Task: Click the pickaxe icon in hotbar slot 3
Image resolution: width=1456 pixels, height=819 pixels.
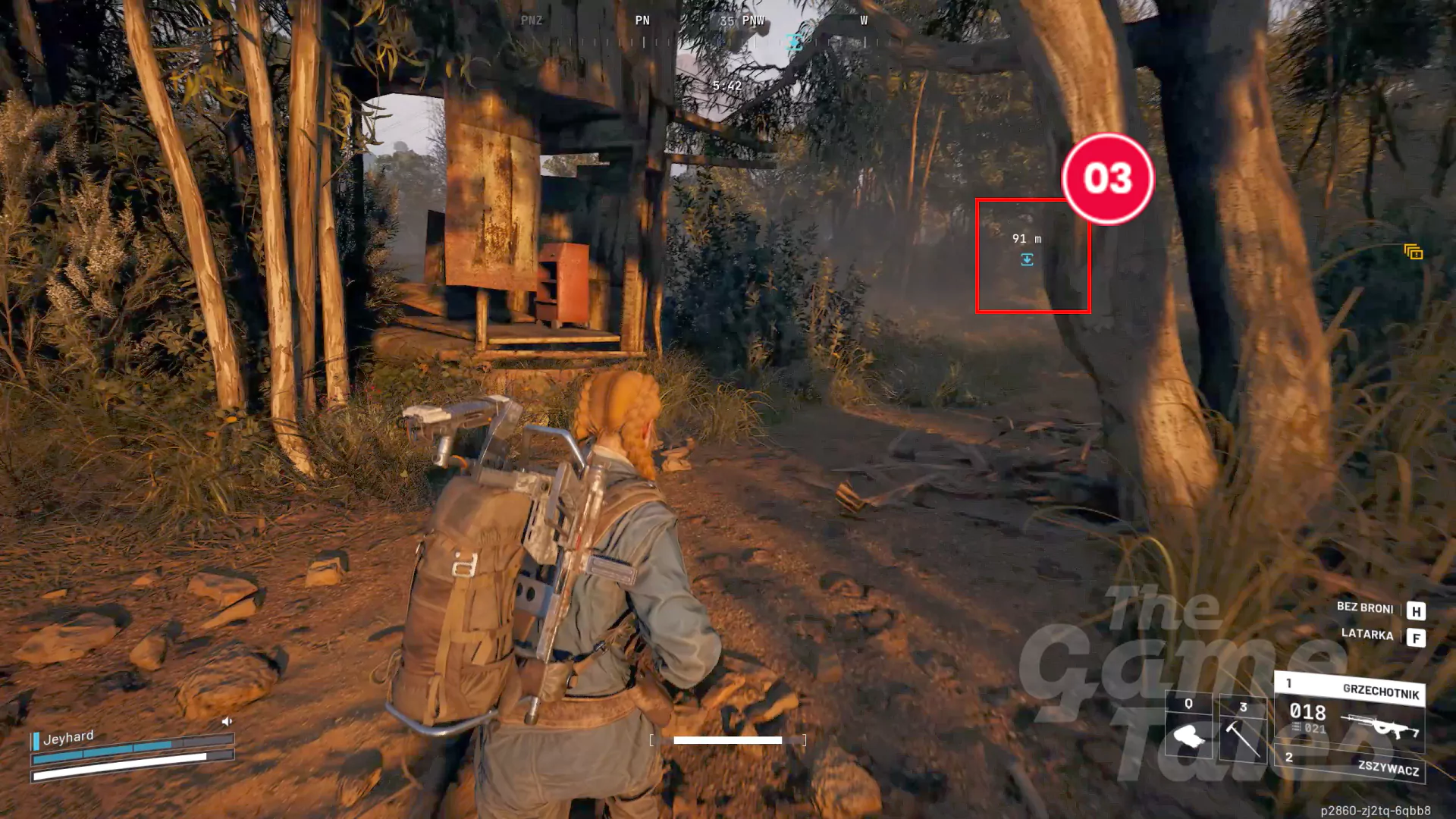Action: click(x=1242, y=739)
